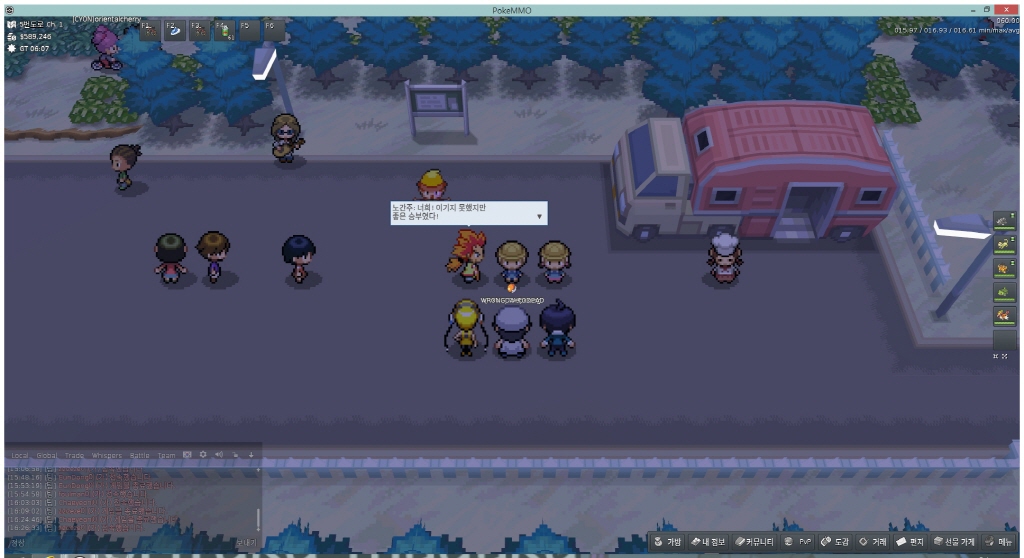The width and height of the screenshot is (1024, 558).
Task: Use the F4 hotkey item slot
Action: click(x=224, y=30)
